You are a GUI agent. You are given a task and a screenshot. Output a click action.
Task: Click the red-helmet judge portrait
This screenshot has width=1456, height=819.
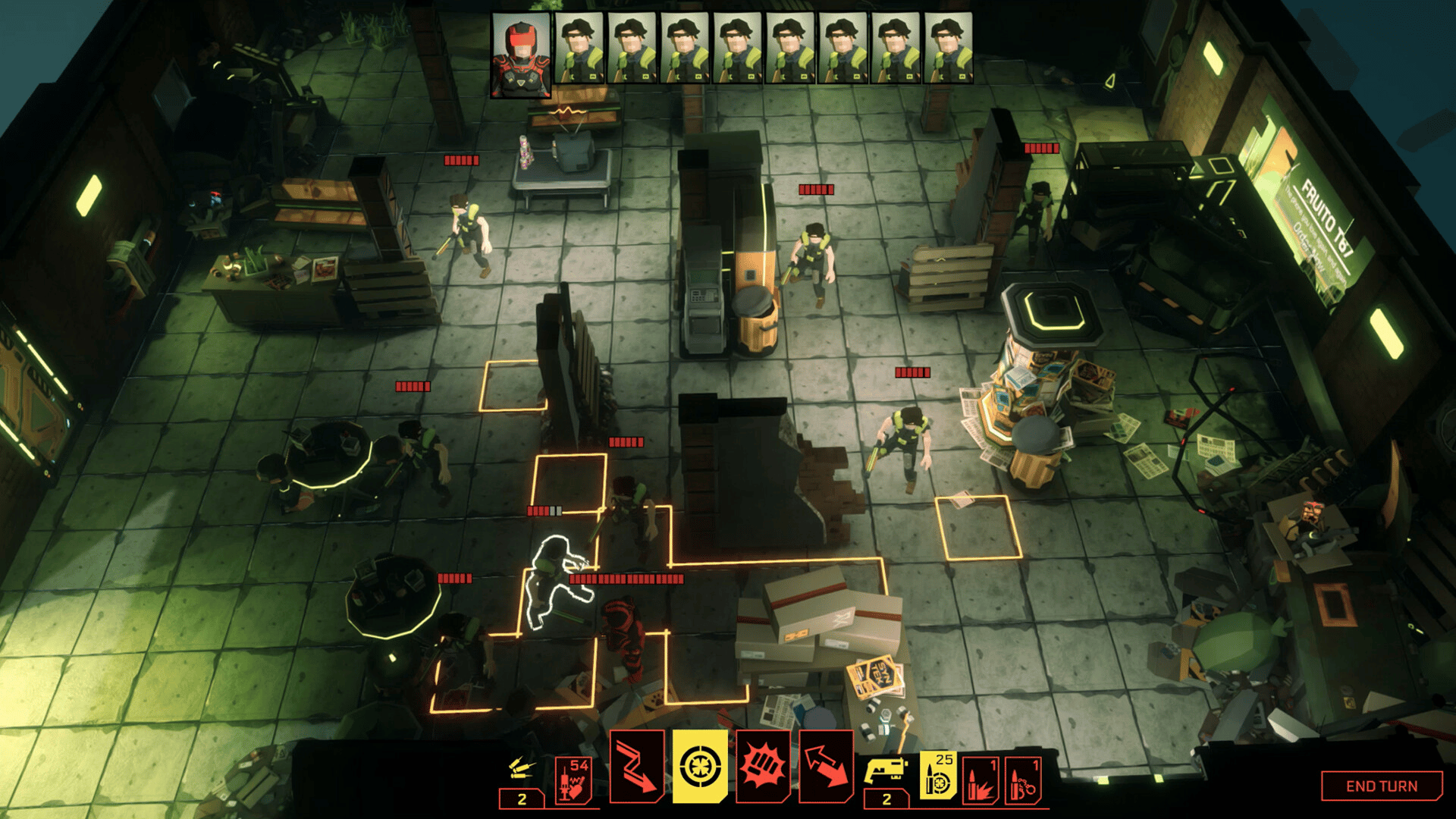pyautogui.click(x=521, y=55)
